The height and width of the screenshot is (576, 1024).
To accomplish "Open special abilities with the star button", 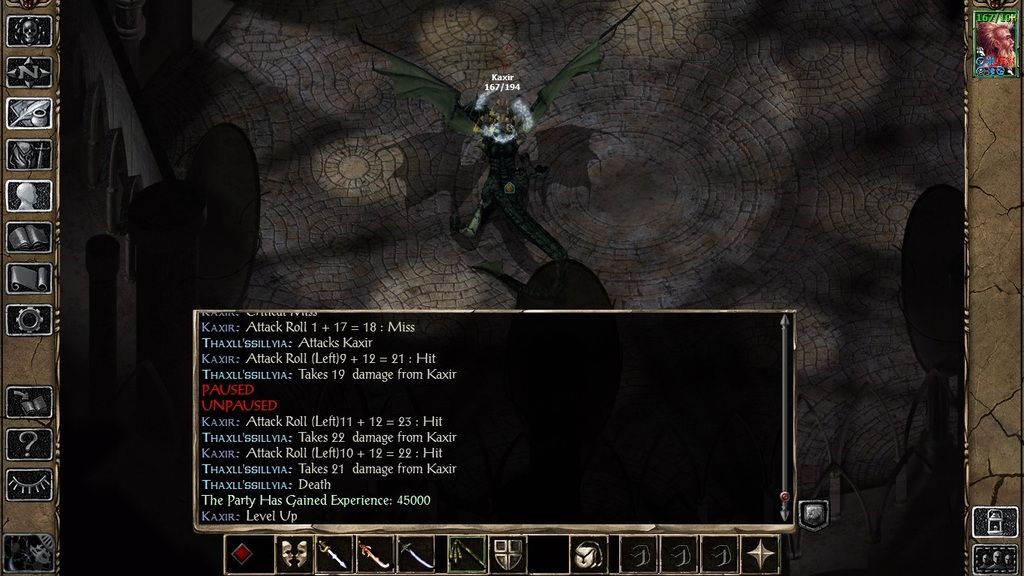I will (x=763, y=555).
